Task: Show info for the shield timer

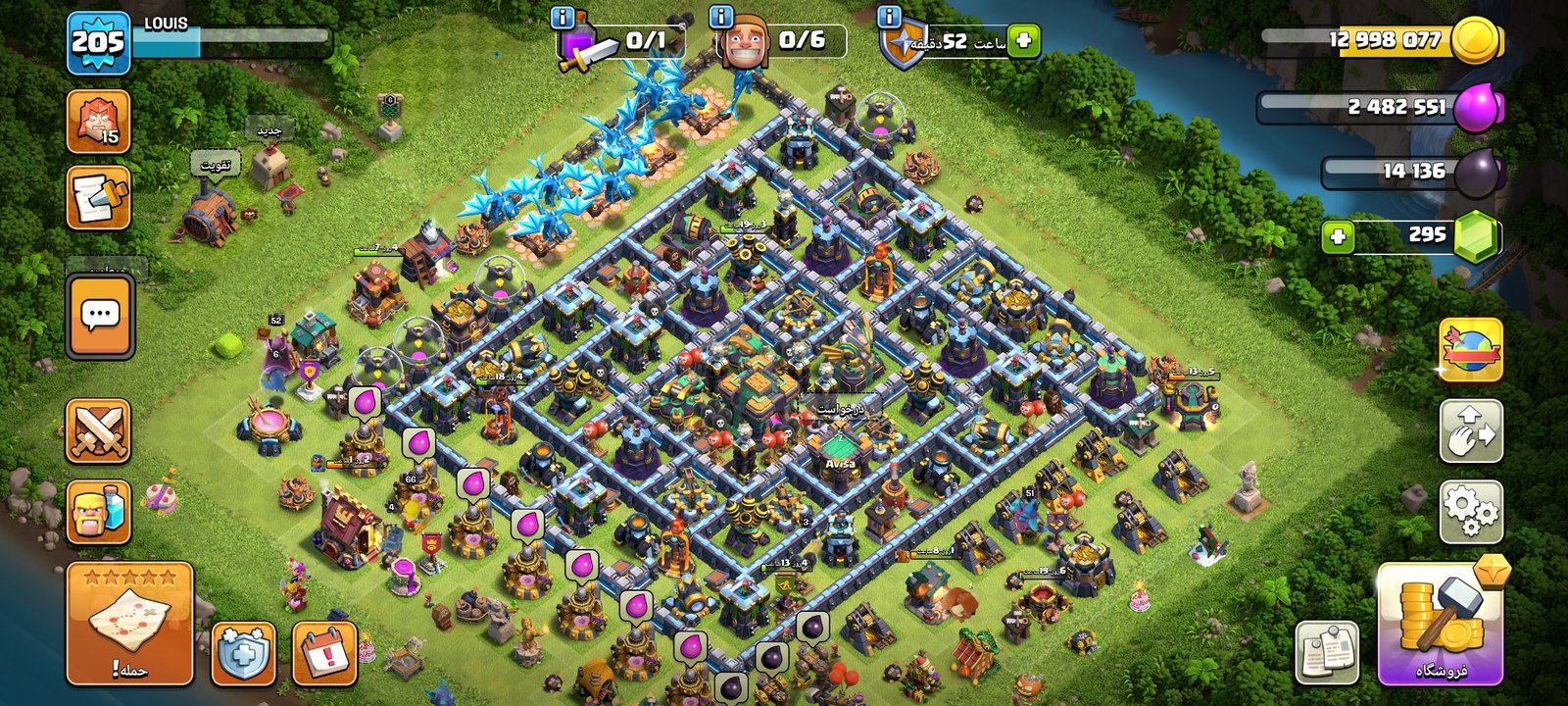Action: (x=890, y=17)
